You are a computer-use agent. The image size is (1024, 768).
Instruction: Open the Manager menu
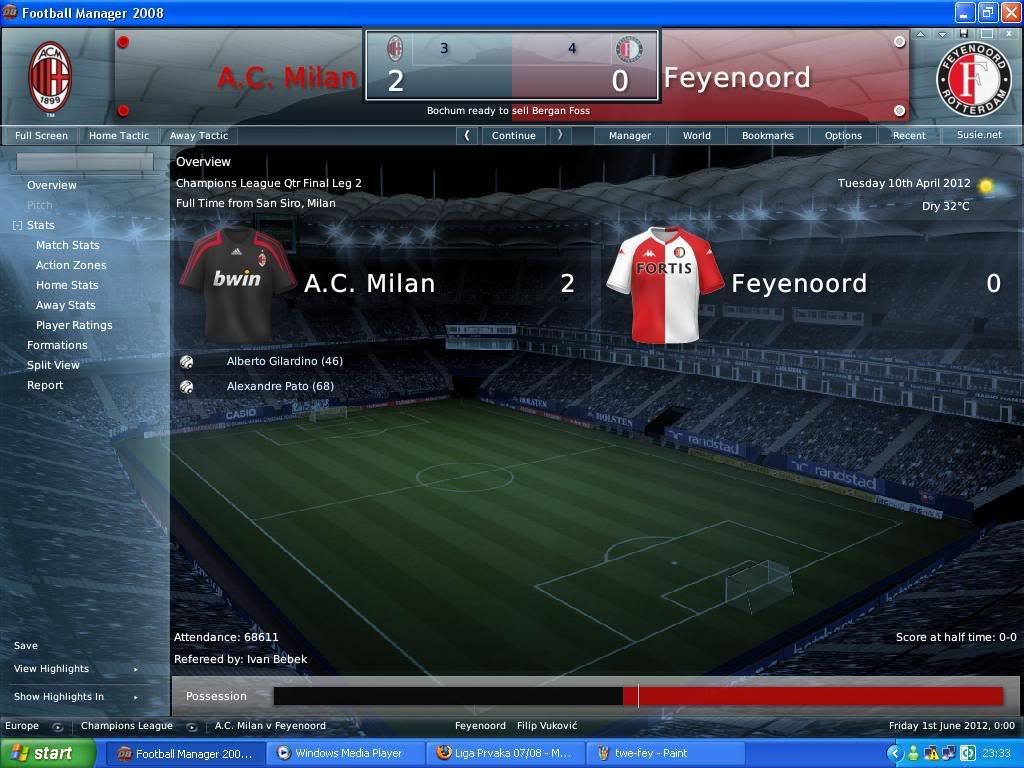point(630,135)
